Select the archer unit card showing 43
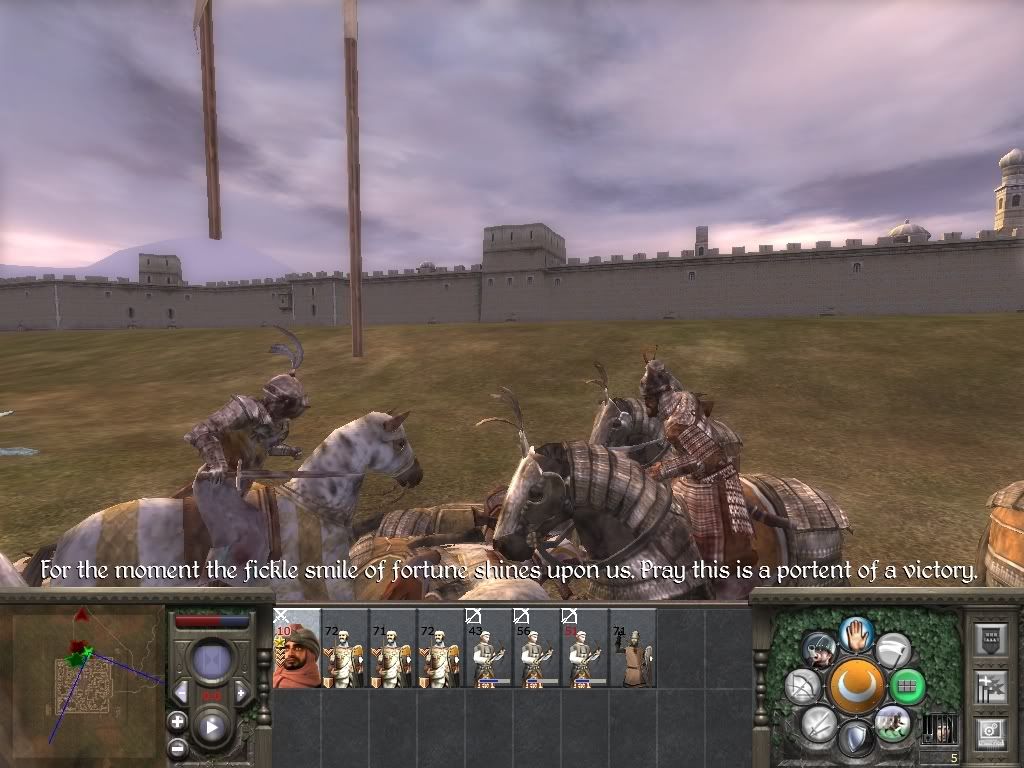 489,648
